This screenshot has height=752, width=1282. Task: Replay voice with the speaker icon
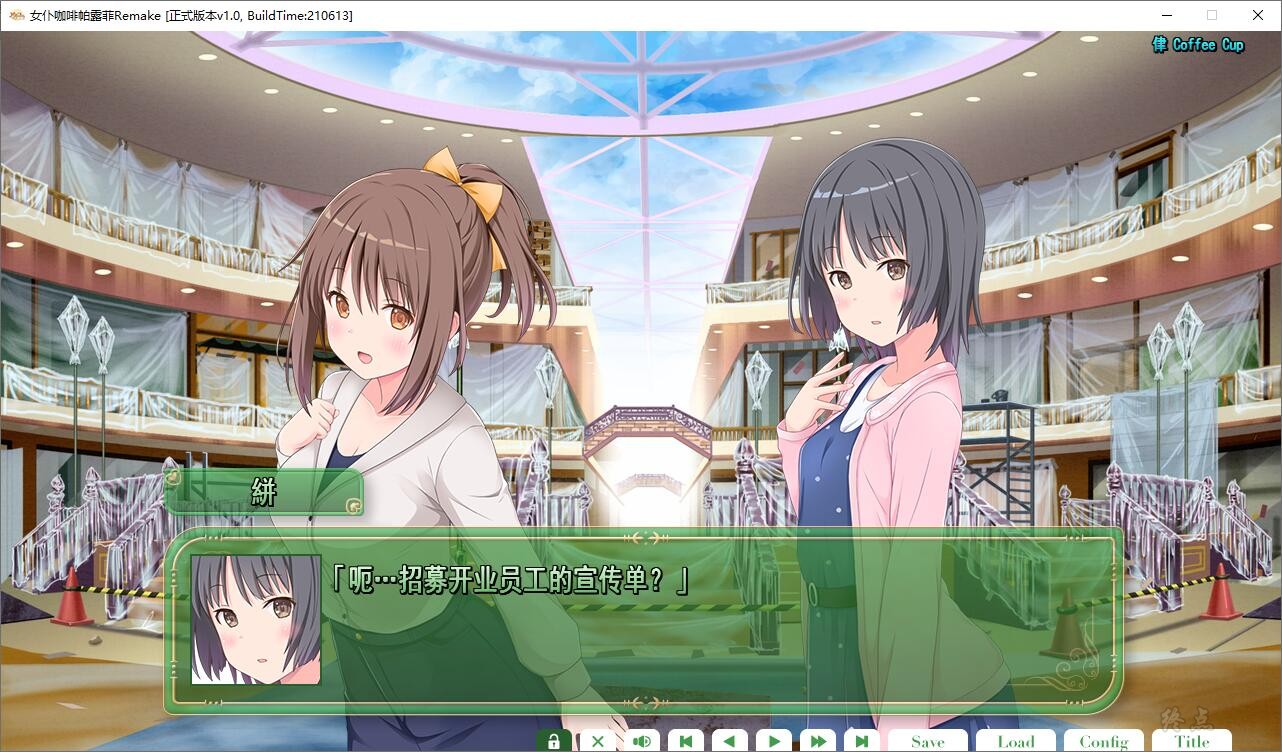coord(641,741)
